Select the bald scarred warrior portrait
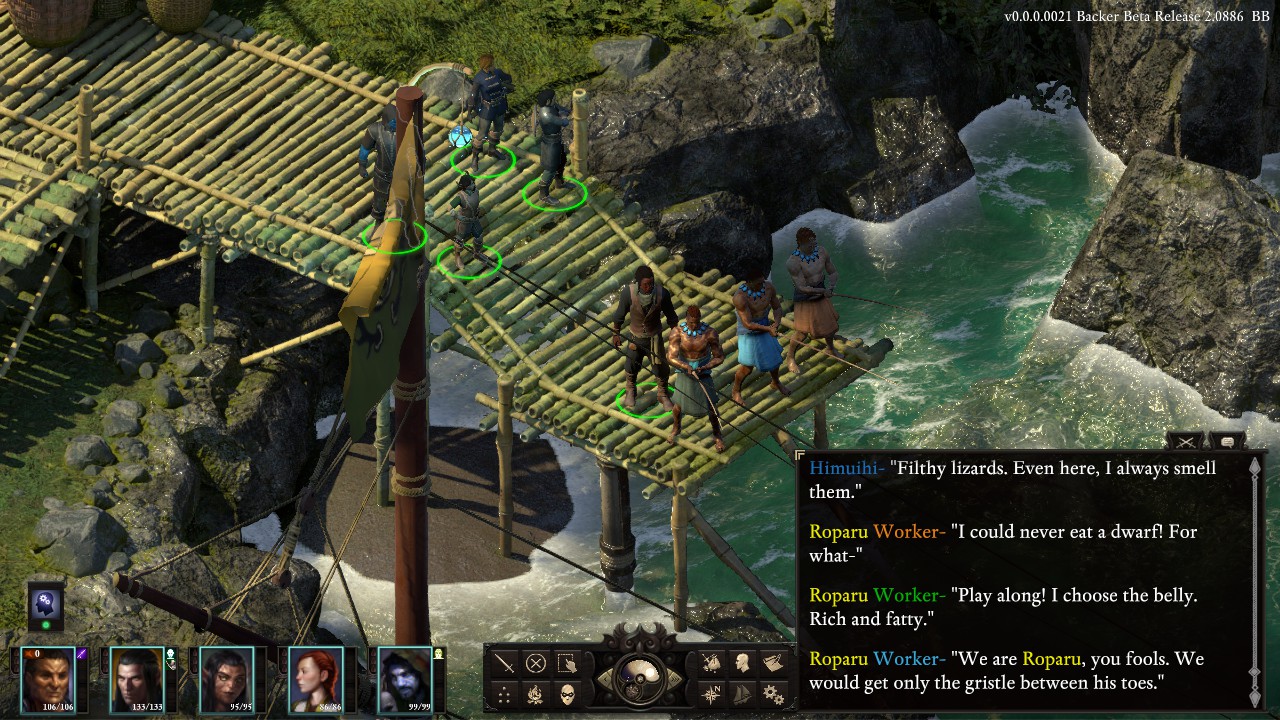The image size is (1280, 720). (x=48, y=677)
